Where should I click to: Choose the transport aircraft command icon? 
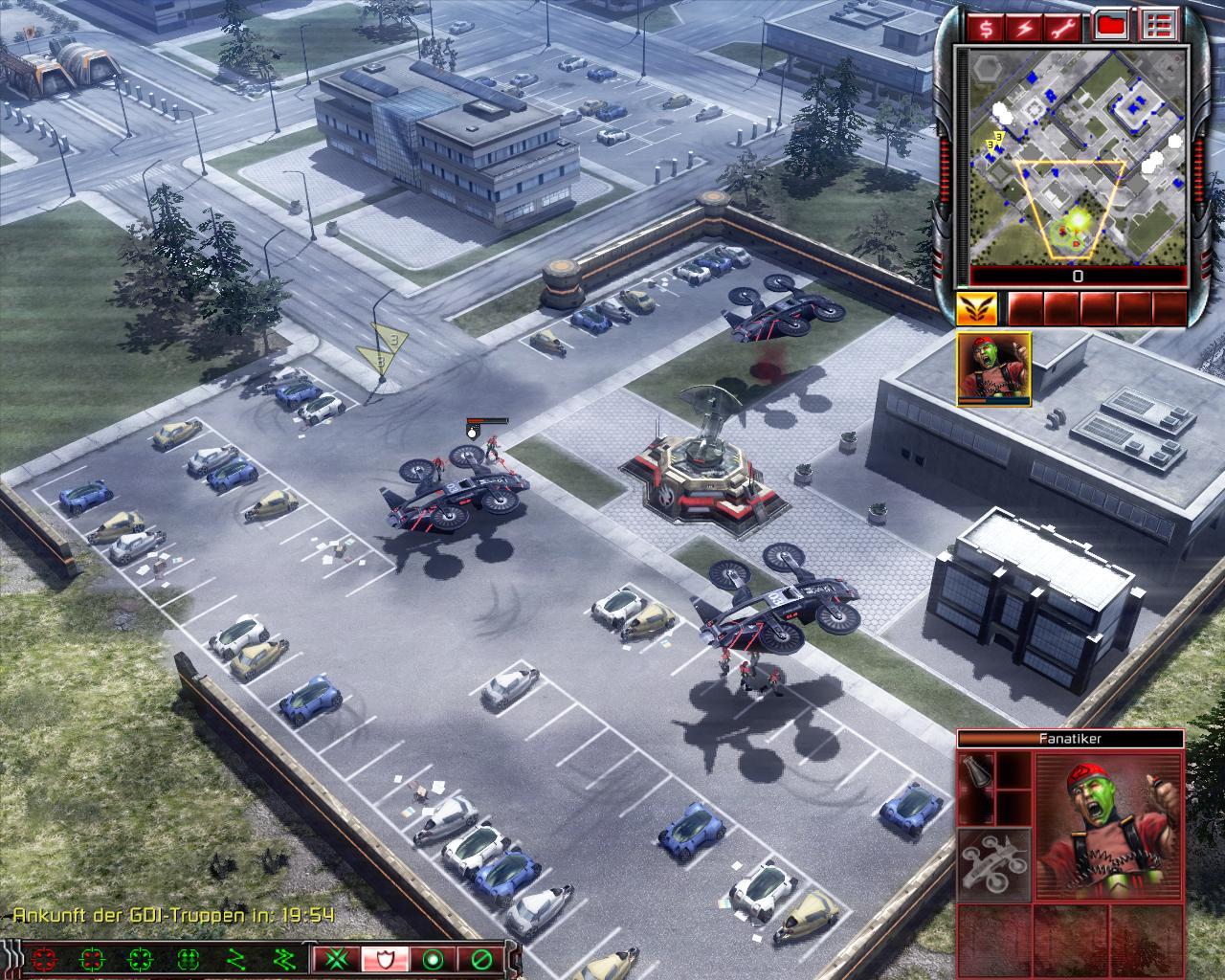(994, 864)
